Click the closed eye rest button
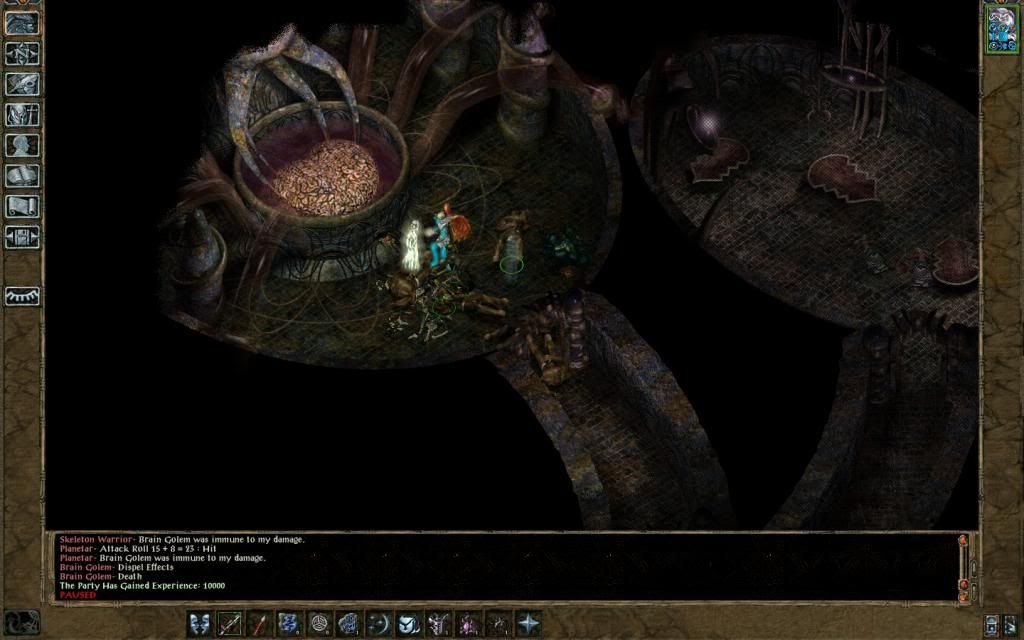Viewport: 1024px width, 640px height. 22,296
